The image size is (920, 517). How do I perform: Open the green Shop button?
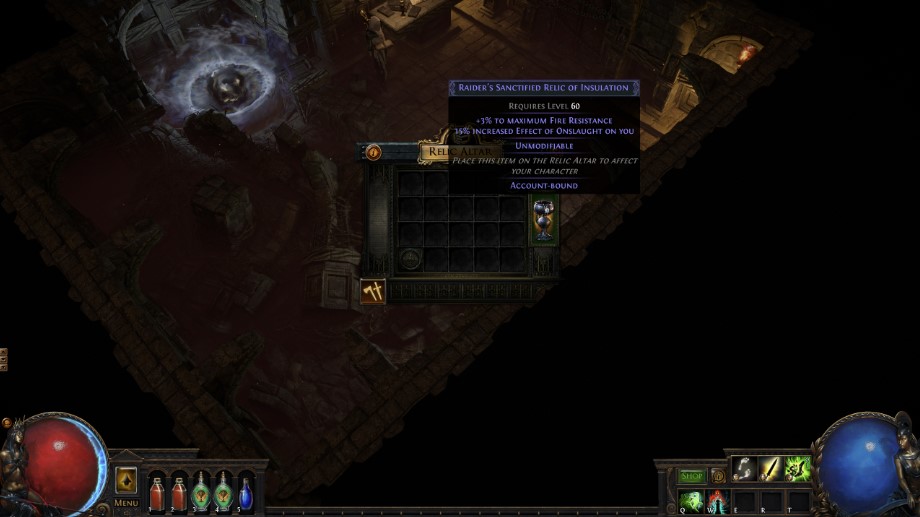click(x=692, y=476)
